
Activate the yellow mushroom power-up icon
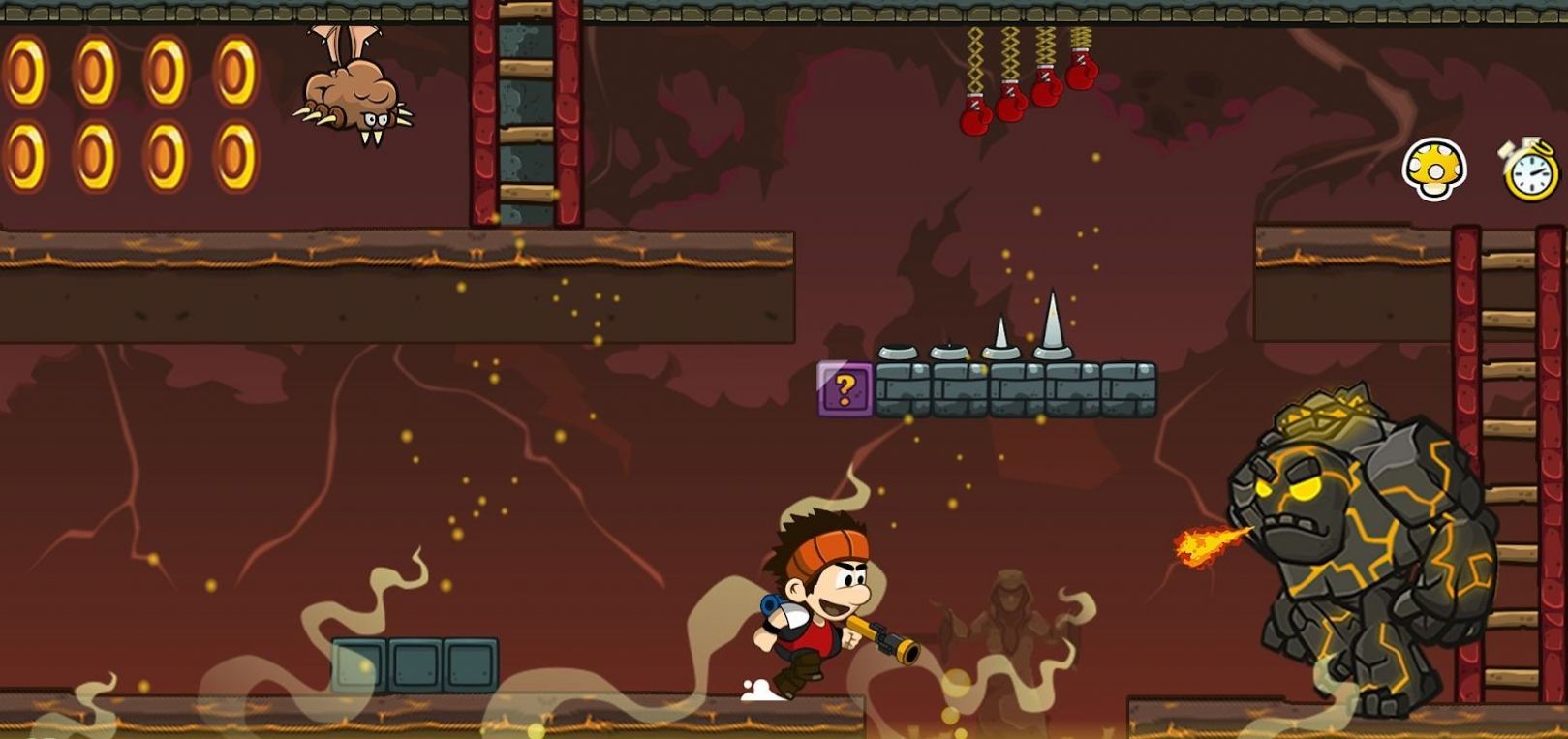1433,169
